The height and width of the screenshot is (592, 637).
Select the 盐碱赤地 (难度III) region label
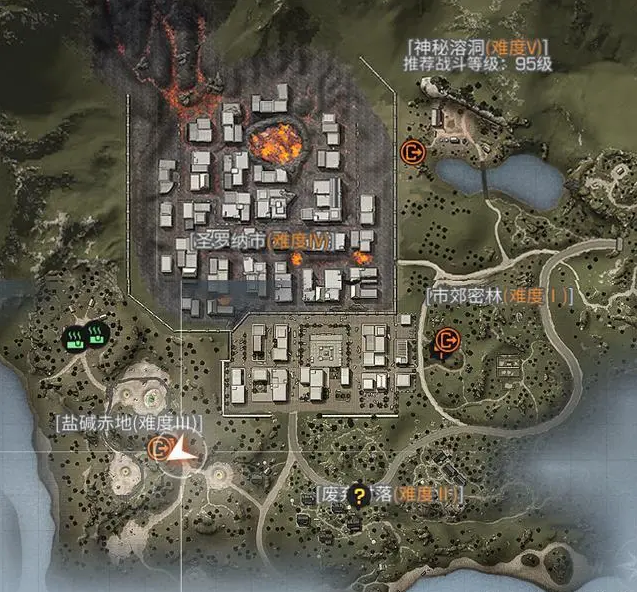pos(128,423)
